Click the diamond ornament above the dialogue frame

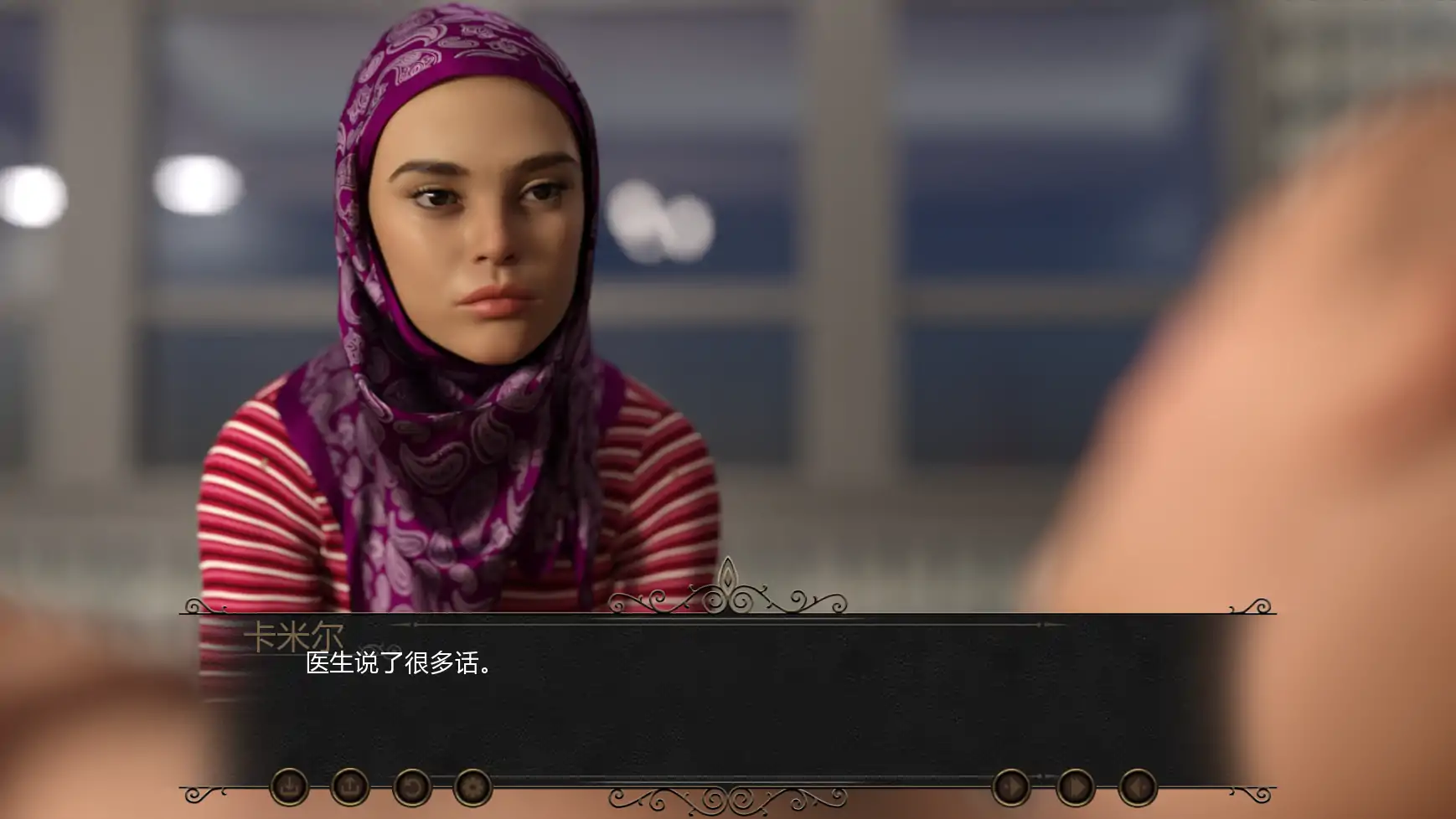pyautogui.click(x=728, y=578)
